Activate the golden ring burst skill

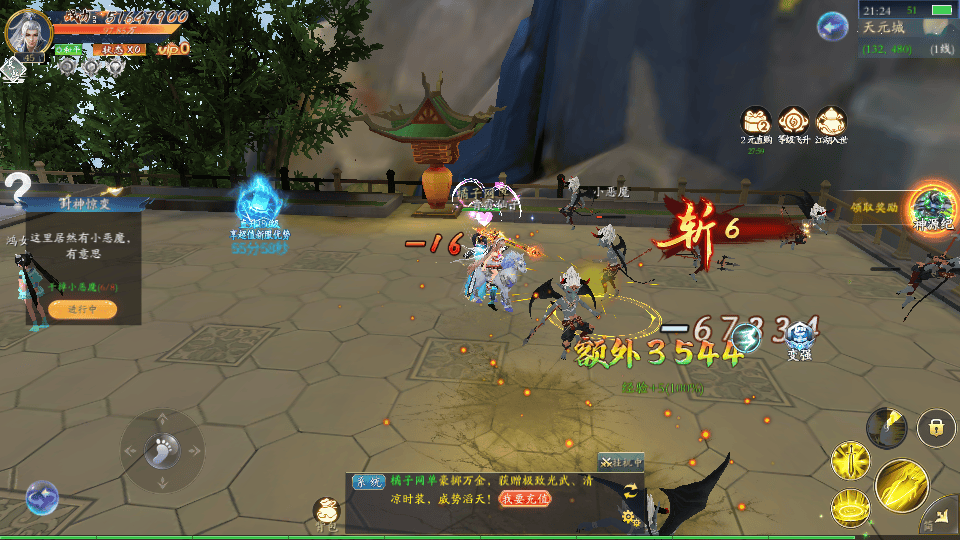click(850, 507)
